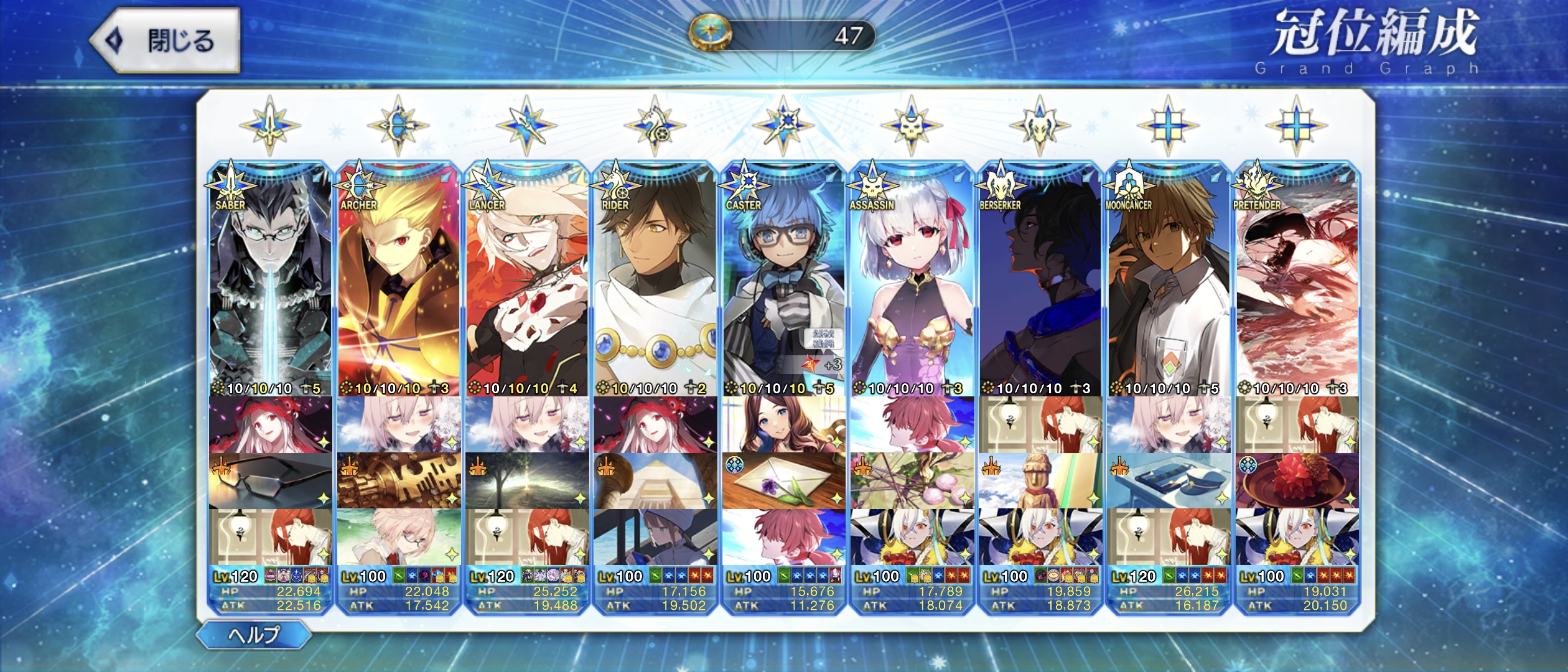Open the tree landscape craft essence under Lancer
This screenshot has width=1568, height=672.
click(527, 481)
